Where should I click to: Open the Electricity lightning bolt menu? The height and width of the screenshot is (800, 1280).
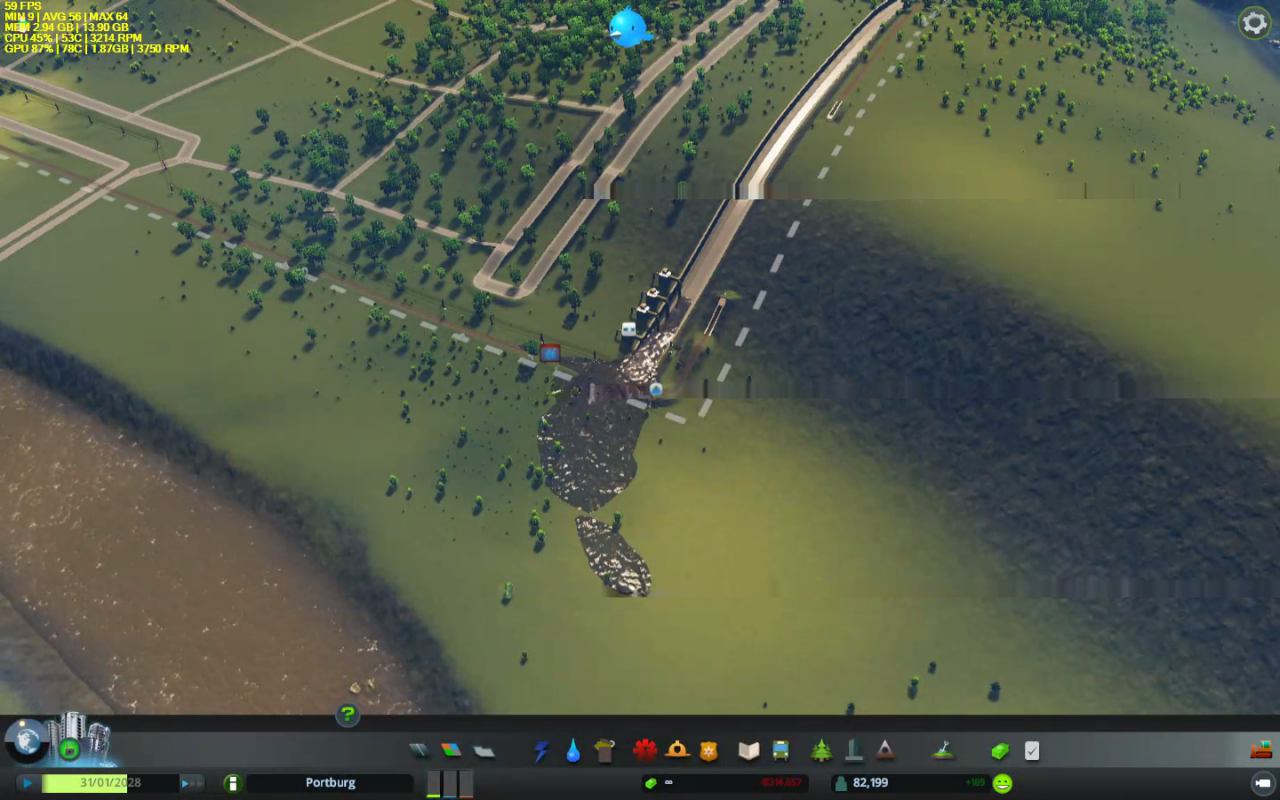point(542,750)
